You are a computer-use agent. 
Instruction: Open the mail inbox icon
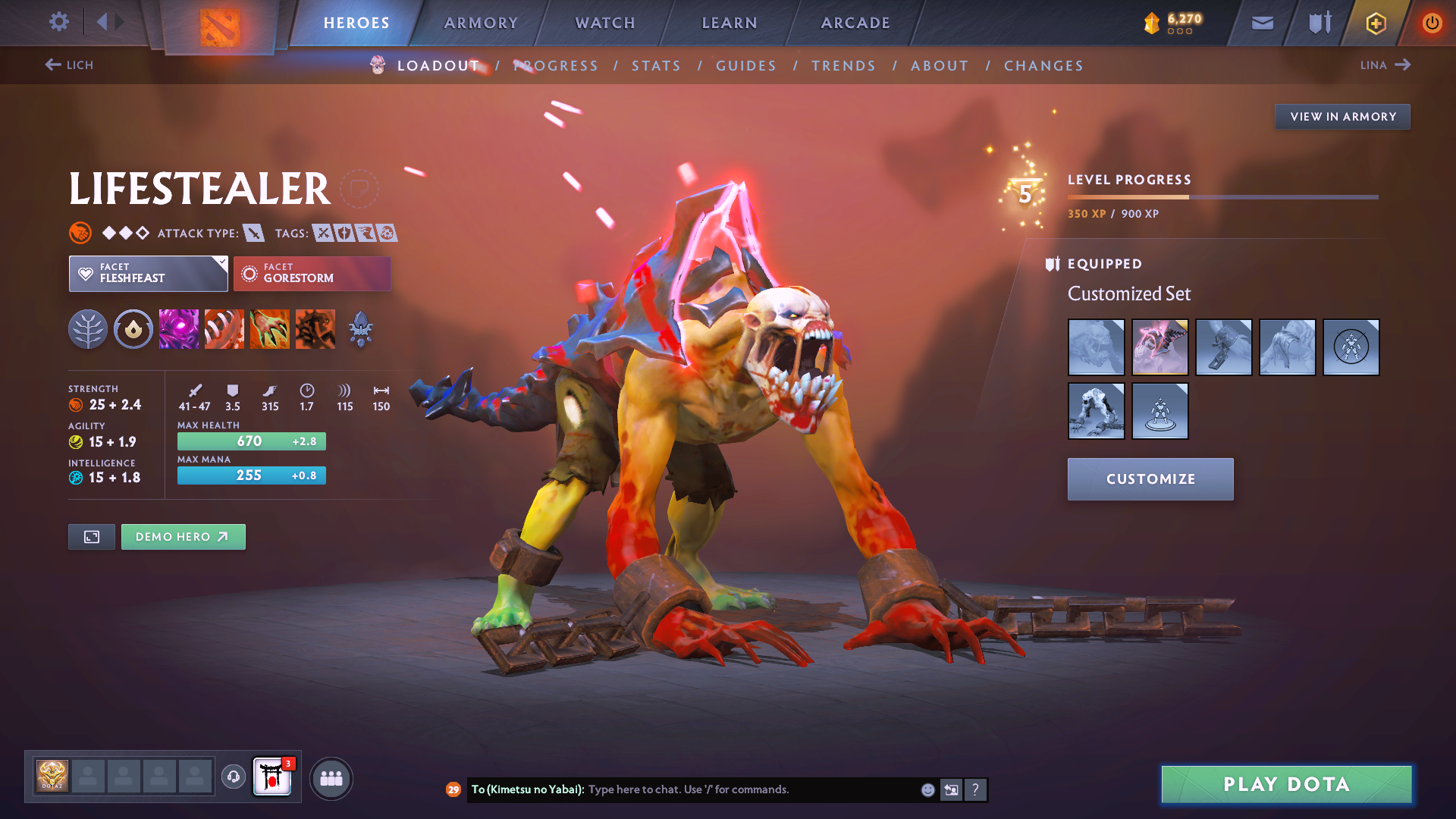(x=1261, y=23)
